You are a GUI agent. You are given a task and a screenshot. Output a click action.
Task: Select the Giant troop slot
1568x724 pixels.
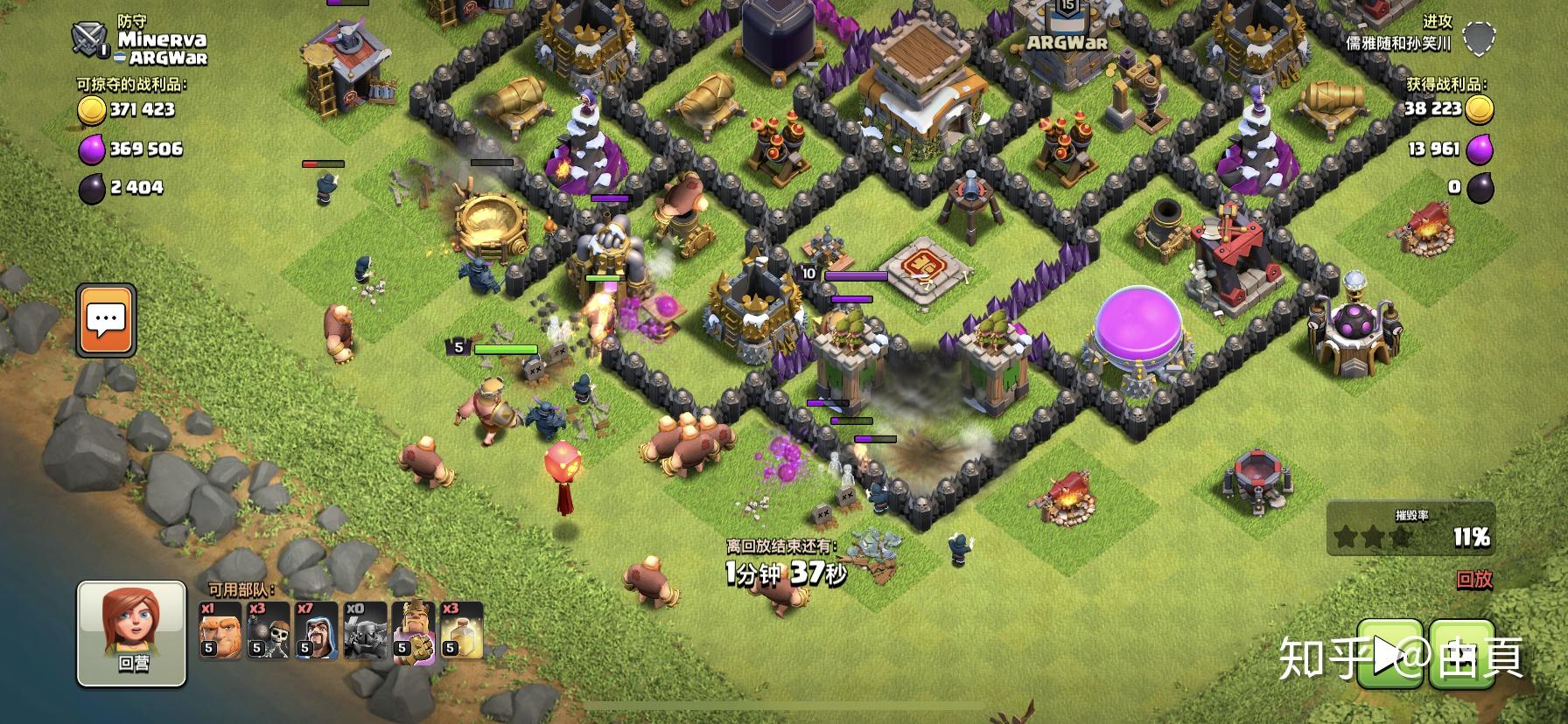point(220,630)
